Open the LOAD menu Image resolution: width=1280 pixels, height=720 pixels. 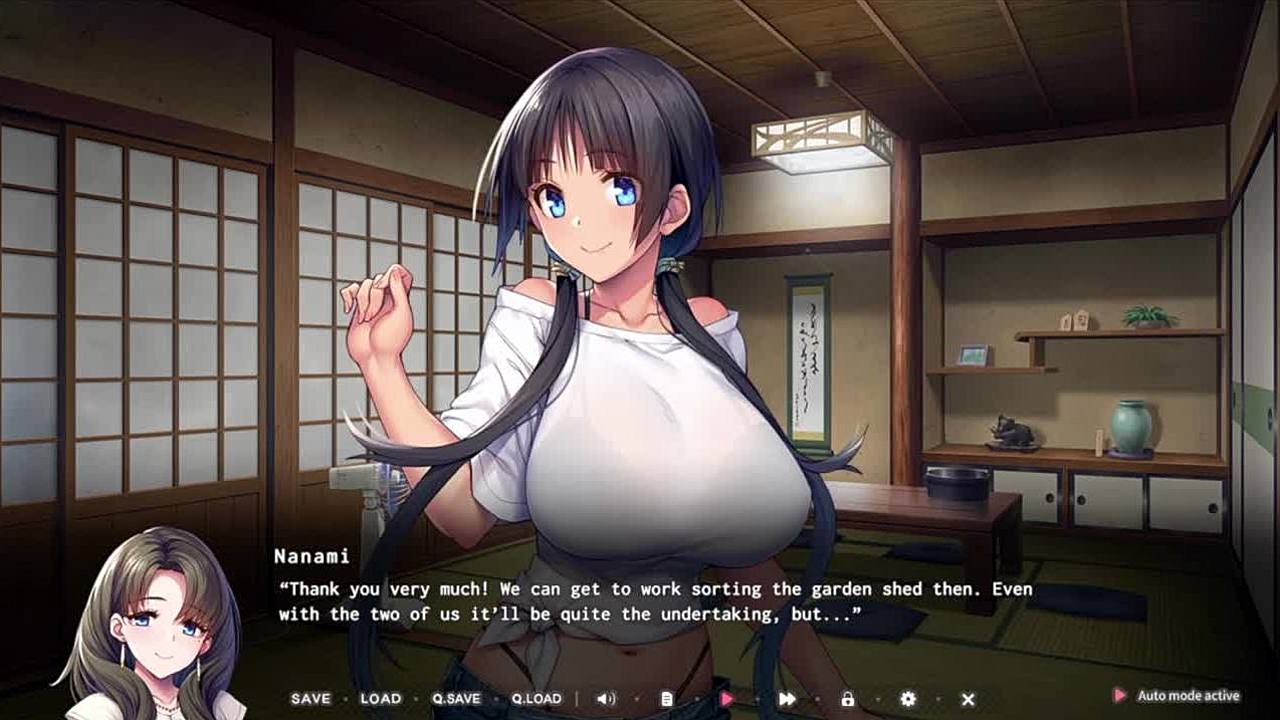coord(380,699)
